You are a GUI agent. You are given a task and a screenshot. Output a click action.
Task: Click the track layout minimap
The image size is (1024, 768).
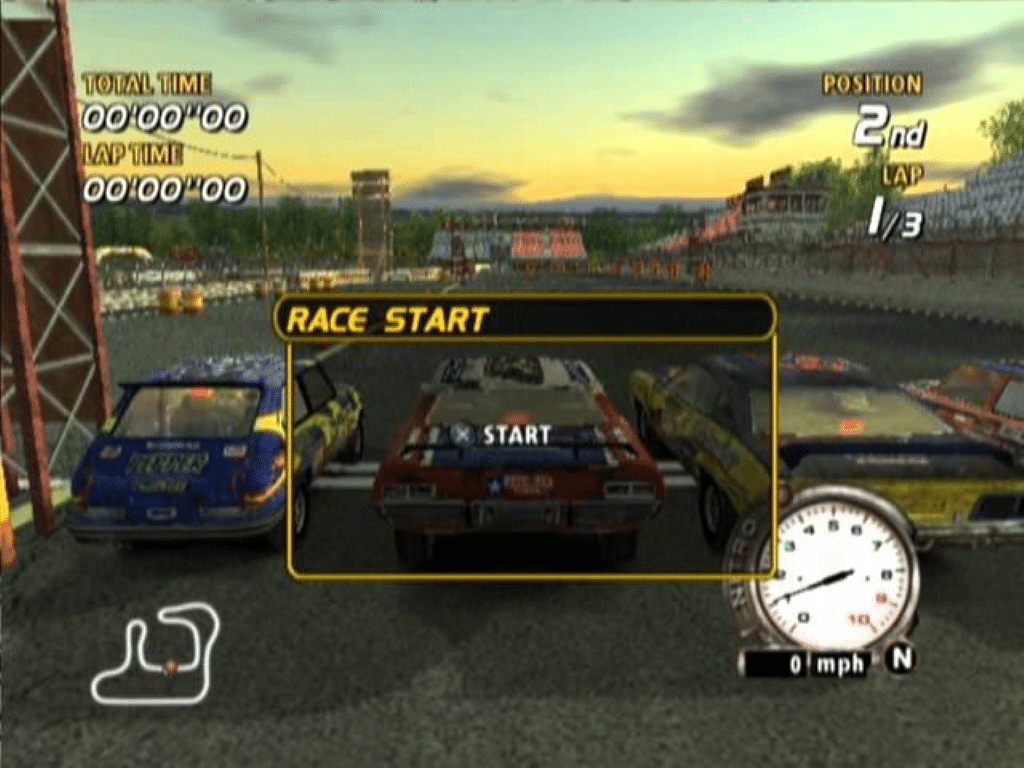tap(156, 653)
